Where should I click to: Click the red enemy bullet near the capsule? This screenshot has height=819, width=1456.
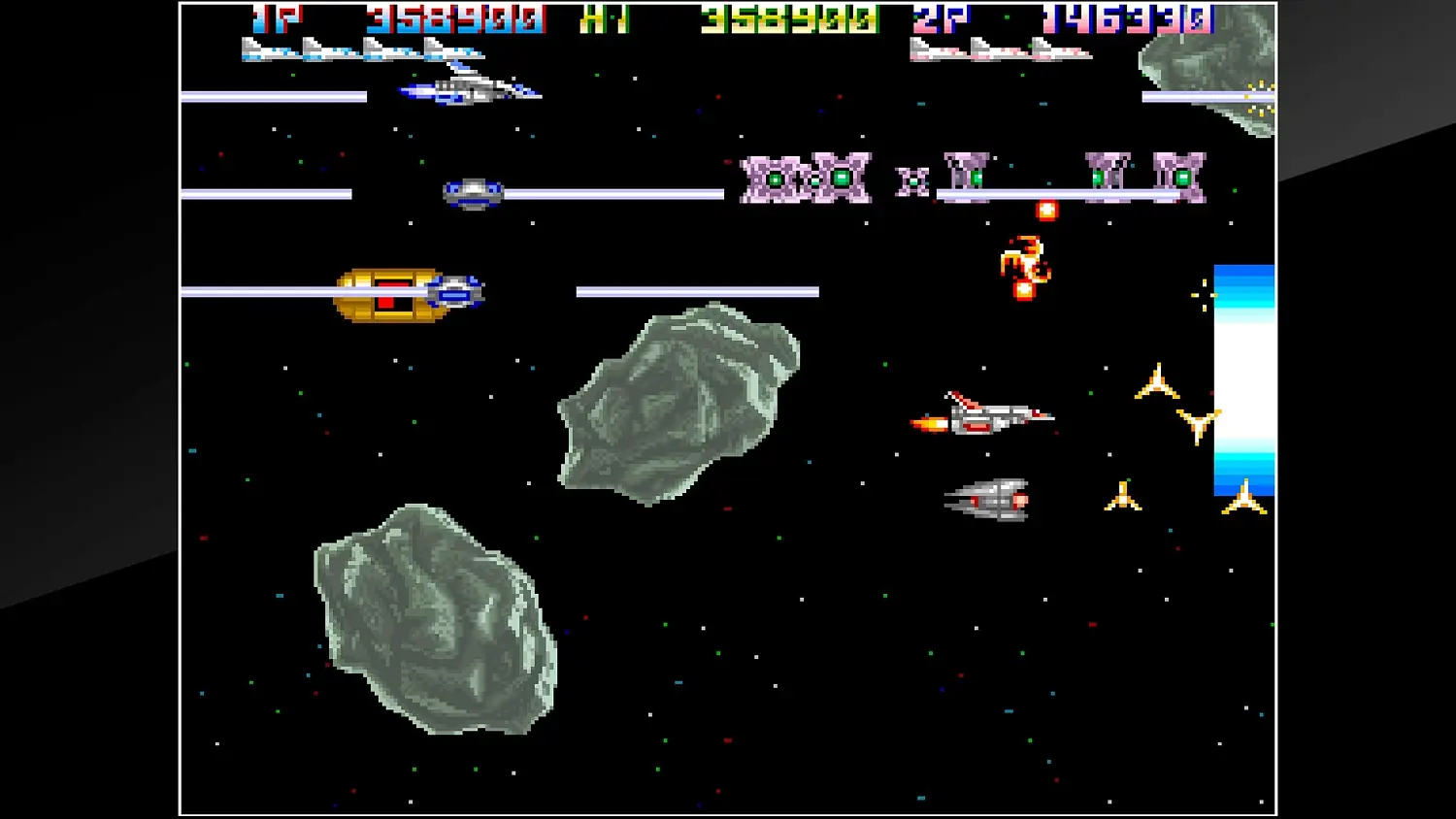(1047, 211)
